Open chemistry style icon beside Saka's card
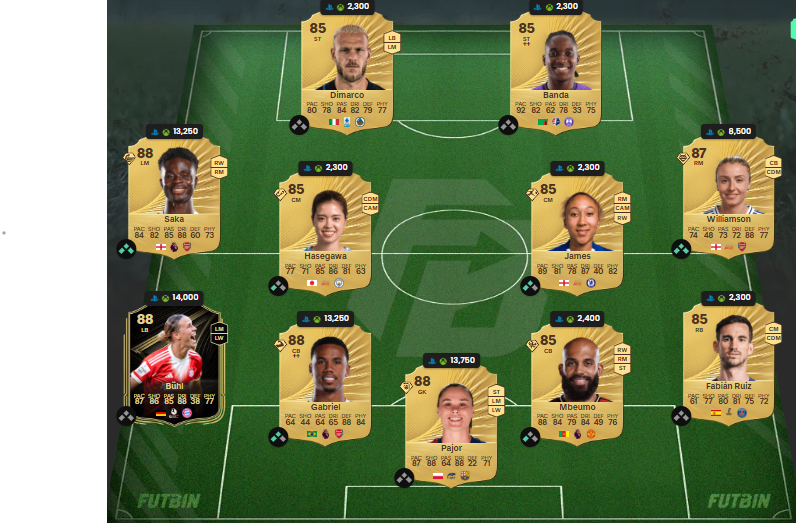This screenshot has height=523, width=796. coord(126,248)
